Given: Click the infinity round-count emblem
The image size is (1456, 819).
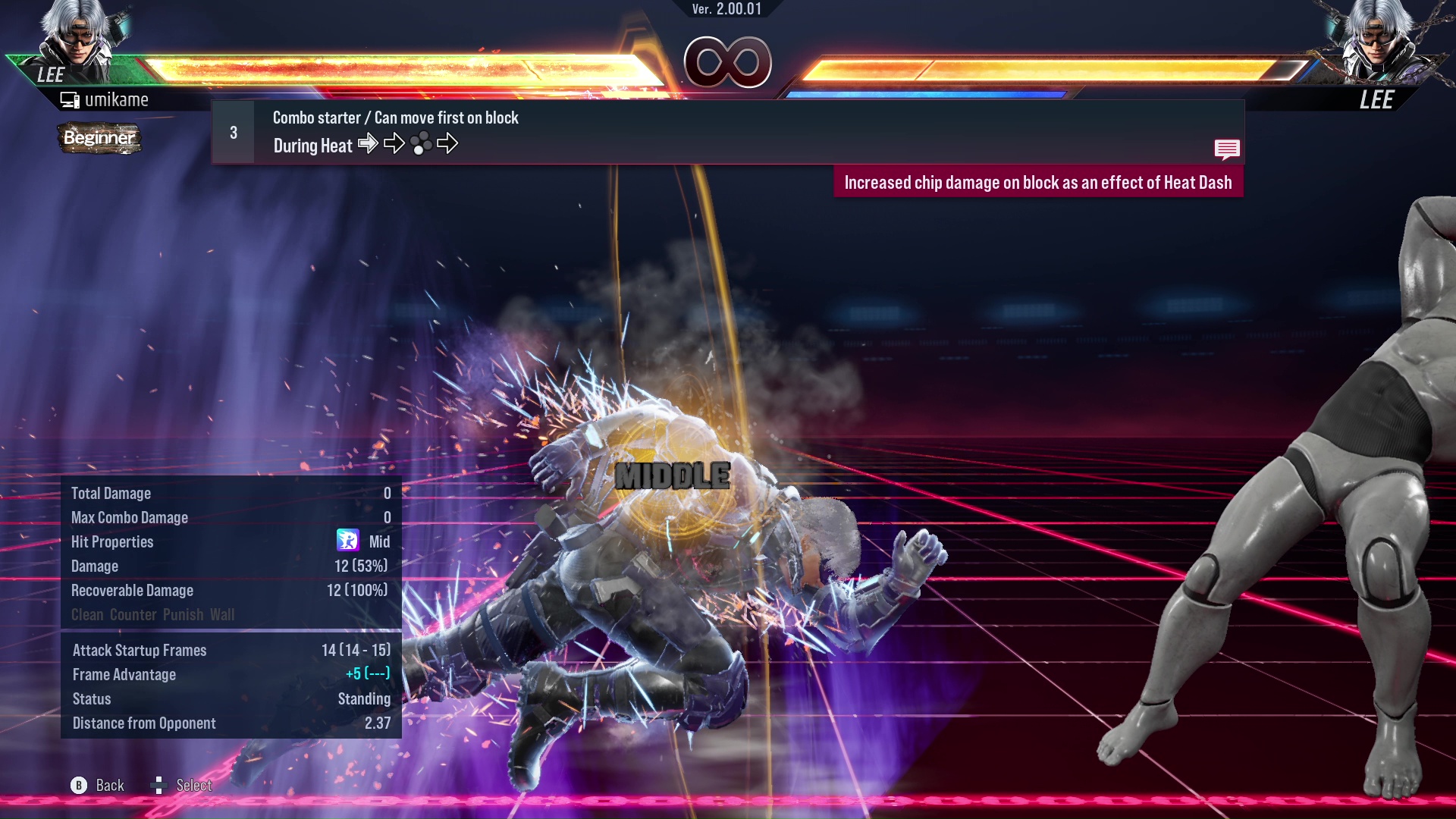Looking at the screenshot, I should (726, 62).
